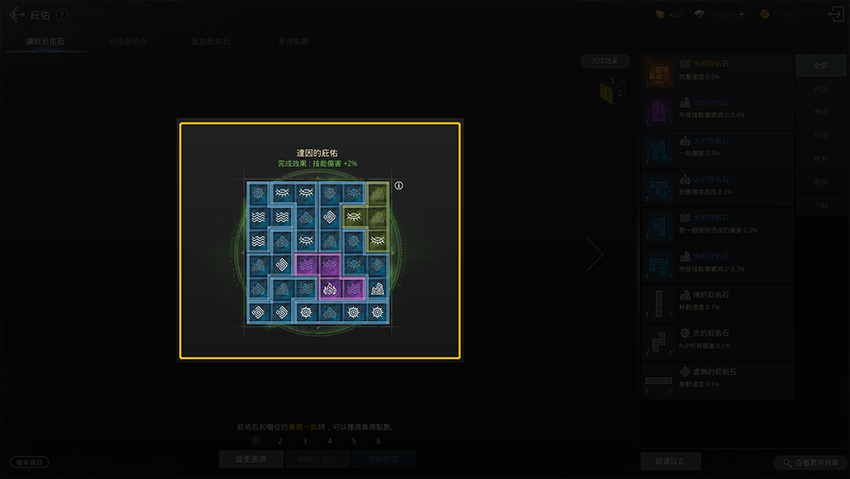Viewport: 850px width, 479px height.
Task: Select the orange 攻擊速度 blessing stone
Action: coord(717,69)
